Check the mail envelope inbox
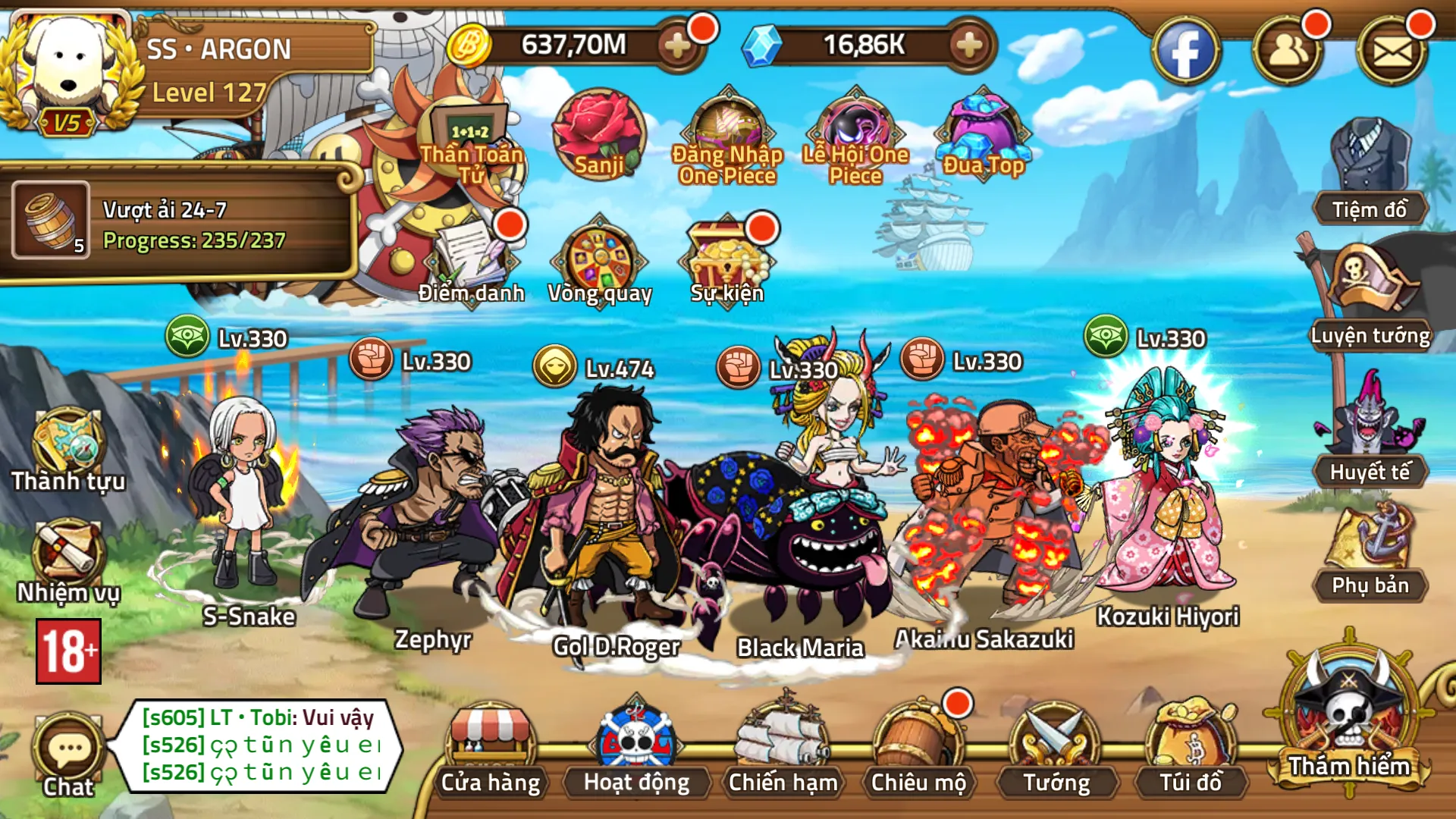This screenshot has height=819, width=1456. [1392, 52]
